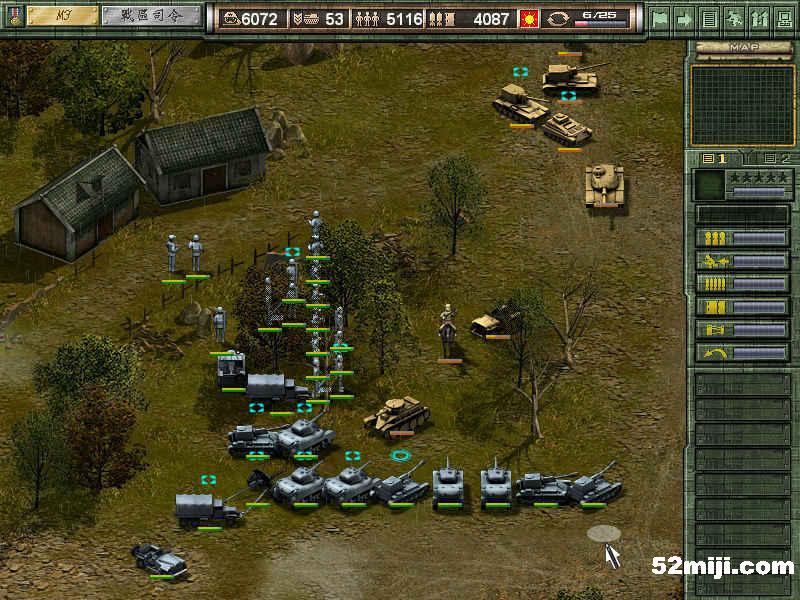The width and height of the screenshot is (800, 600).
Task: Select the minimap grid display
Action: pos(742,105)
